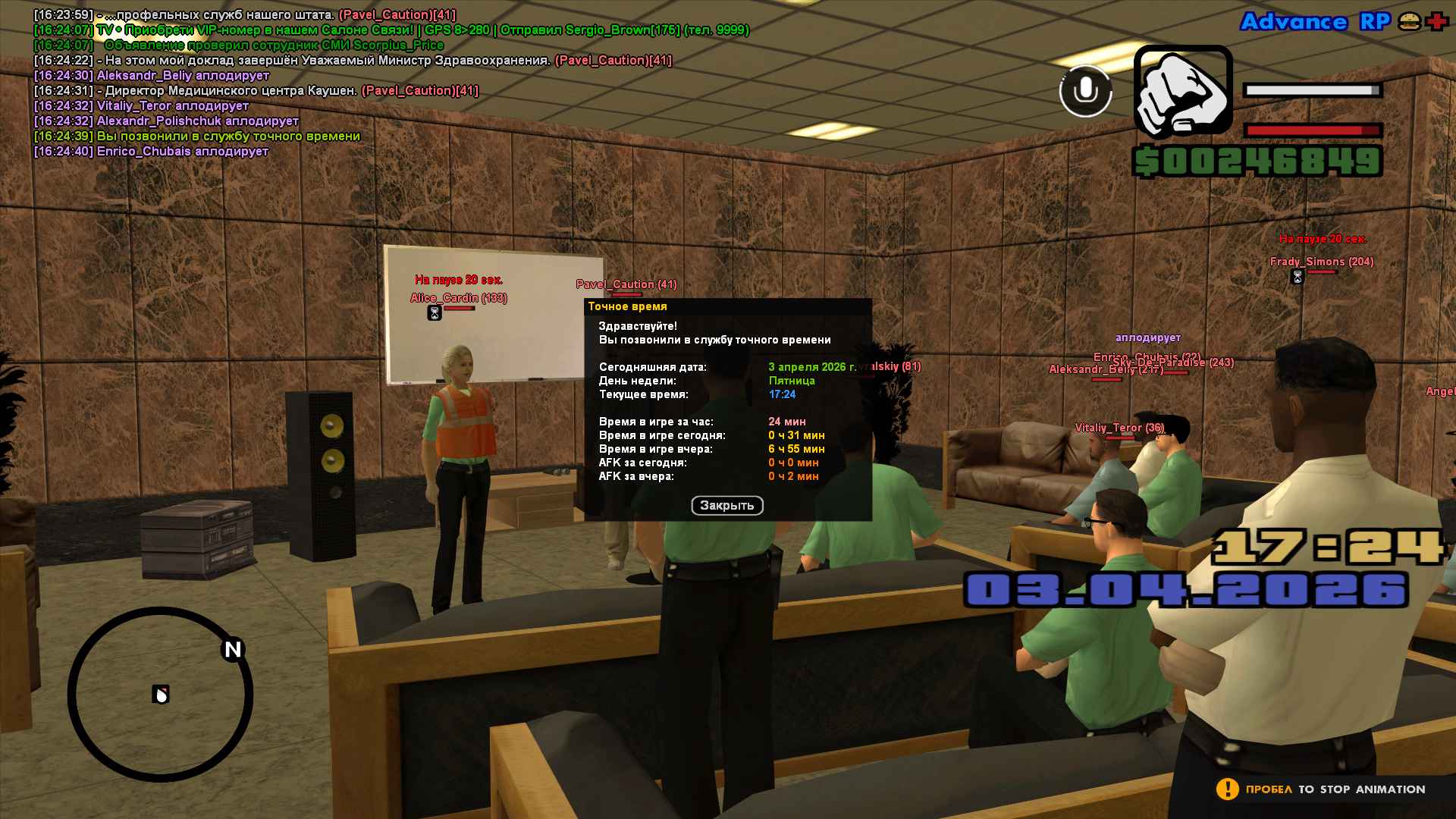Close the Точное время dialog with Закрыть
This screenshot has width=1456, height=819.
pyautogui.click(x=726, y=506)
